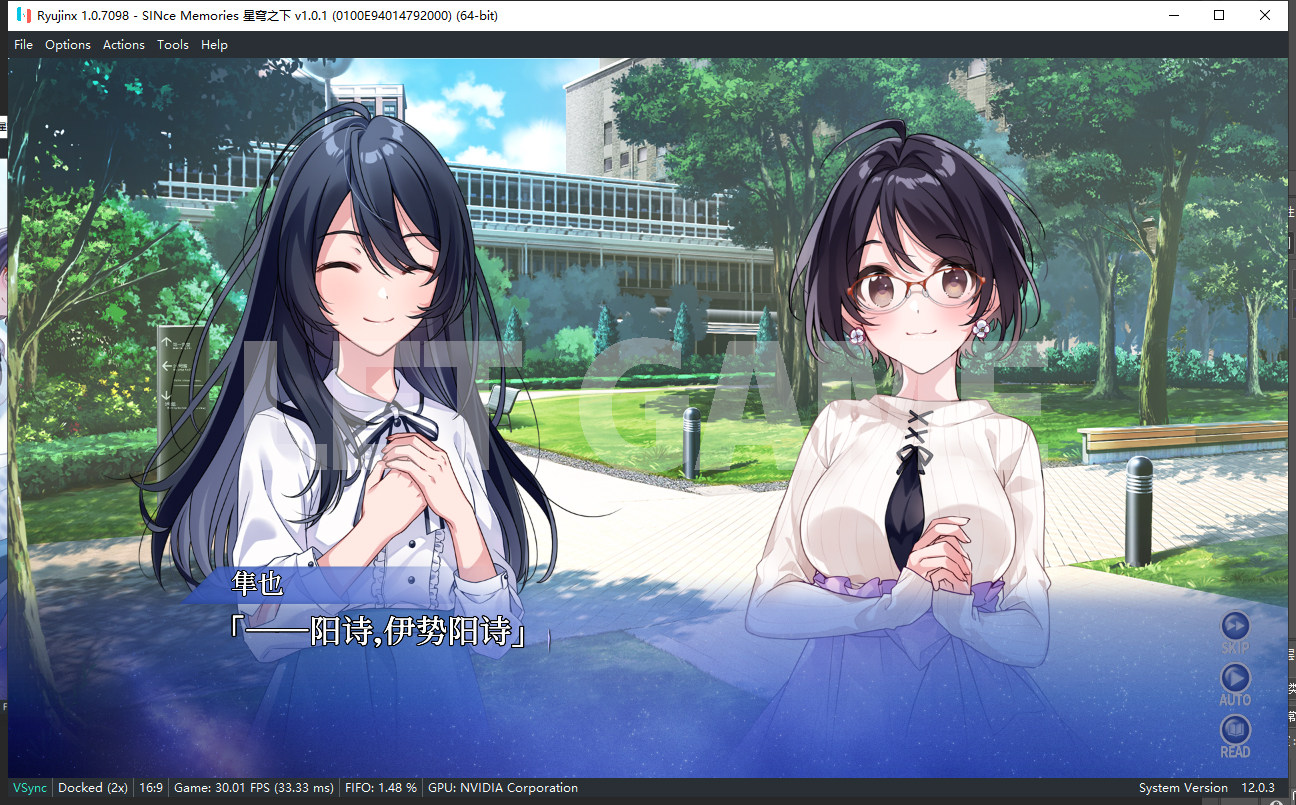Open the Options menu
The image size is (1296, 805).
tap(68, 44)
